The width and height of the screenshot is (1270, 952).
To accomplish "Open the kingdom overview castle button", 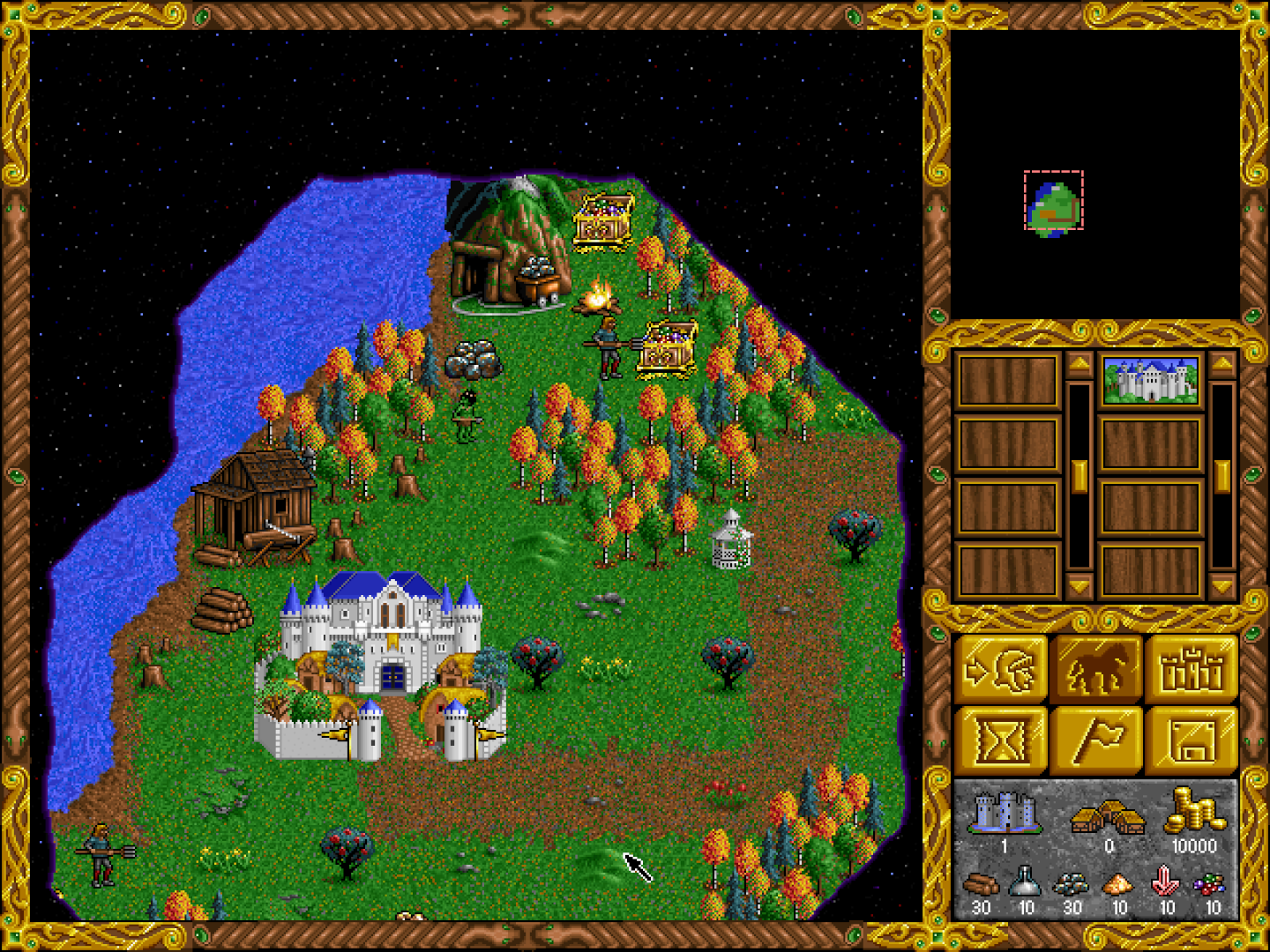I will tap(1192, 669).
